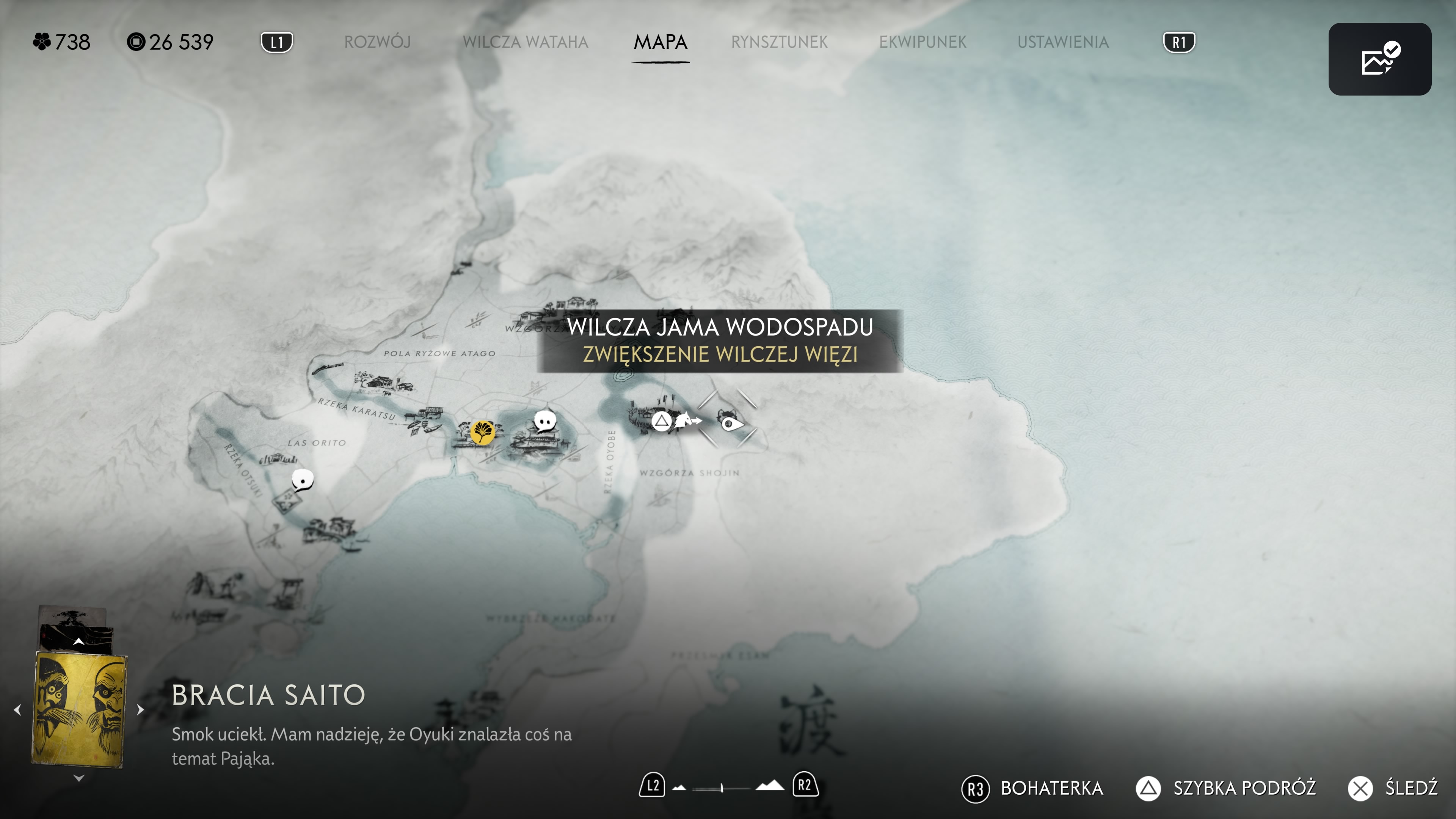Show the previous quest card with left arrow
This screenshot has height=819, width=1456.
tap(17, 709)
